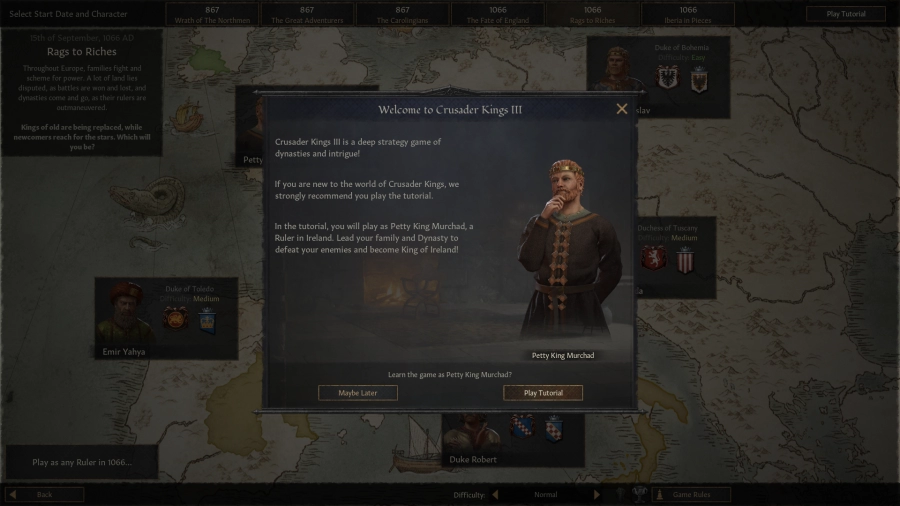Choose the Iberia in Pieces bookmark
The image size is (900, 506).
(x=688, y=14)
